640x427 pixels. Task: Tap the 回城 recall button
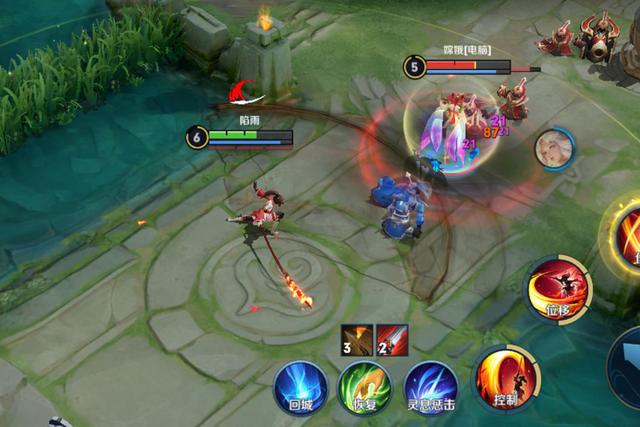click(300, 388)
